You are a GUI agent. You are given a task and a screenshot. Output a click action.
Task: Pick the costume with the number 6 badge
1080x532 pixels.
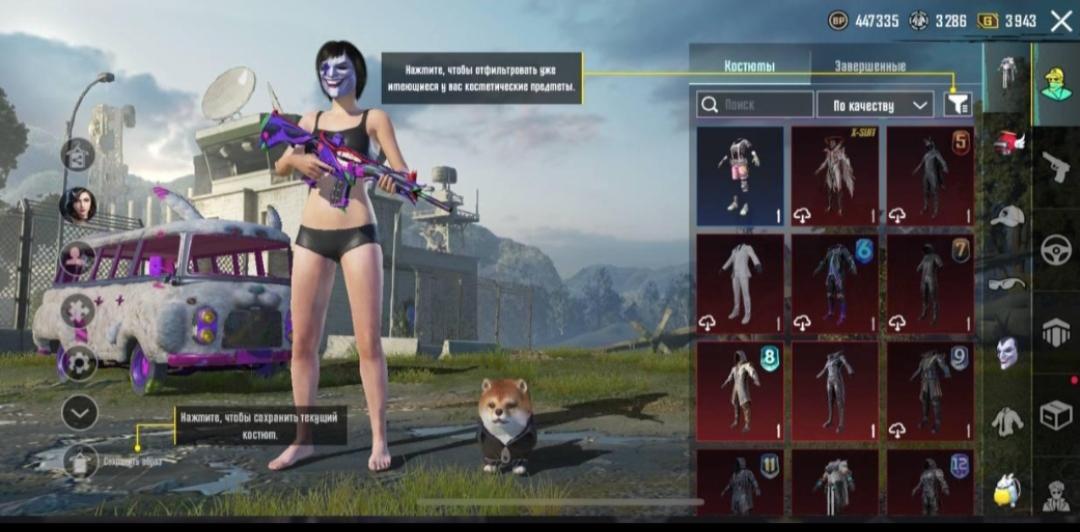click(835, 283)
